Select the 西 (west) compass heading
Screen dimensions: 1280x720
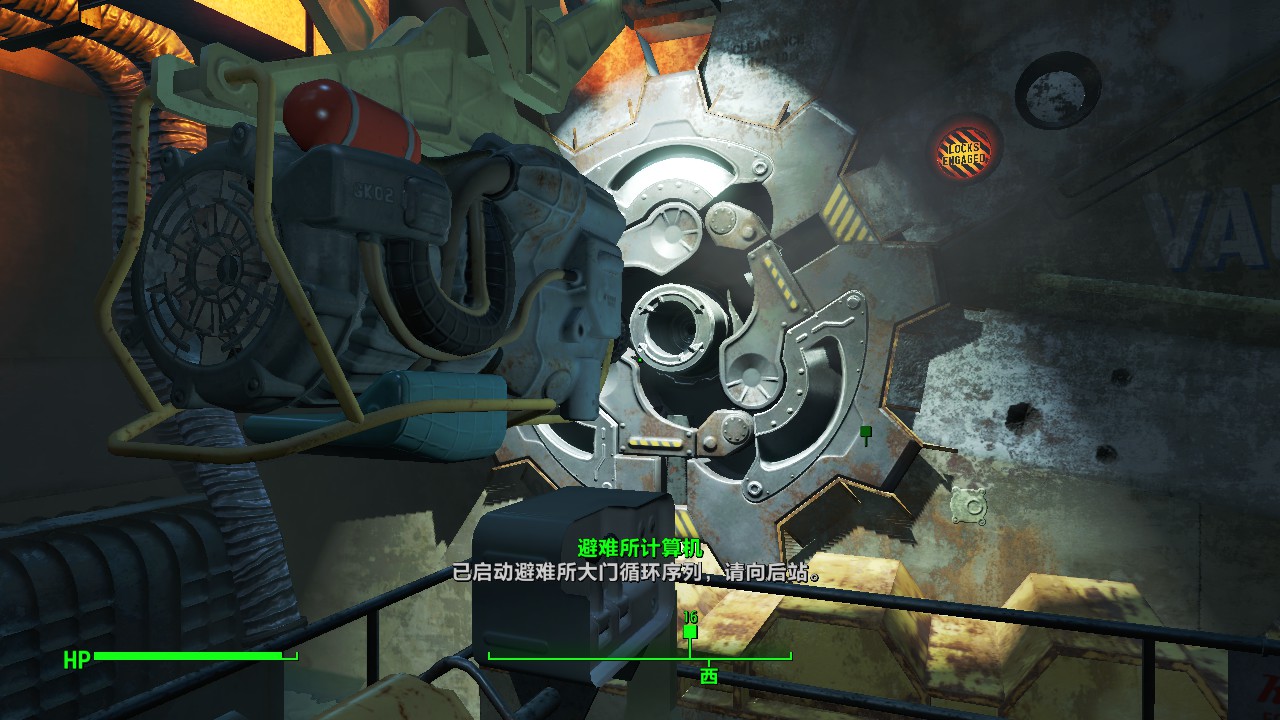[x=709, y=676]
